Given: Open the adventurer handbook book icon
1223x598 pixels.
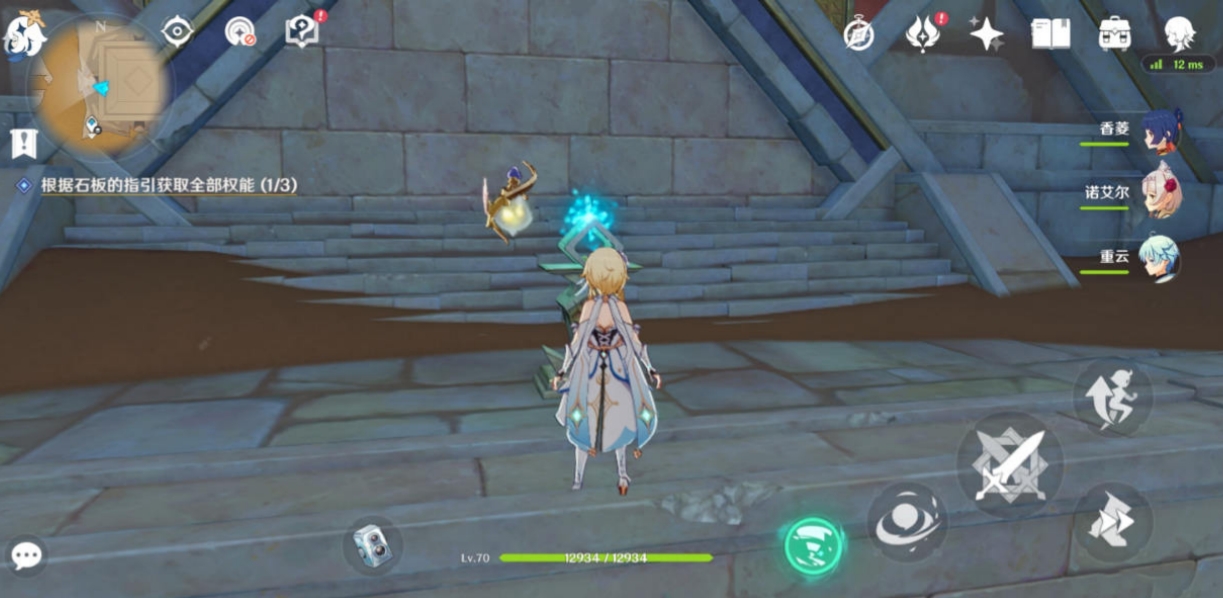Looking at the screenshot, I should click(x=1050, y=34).
